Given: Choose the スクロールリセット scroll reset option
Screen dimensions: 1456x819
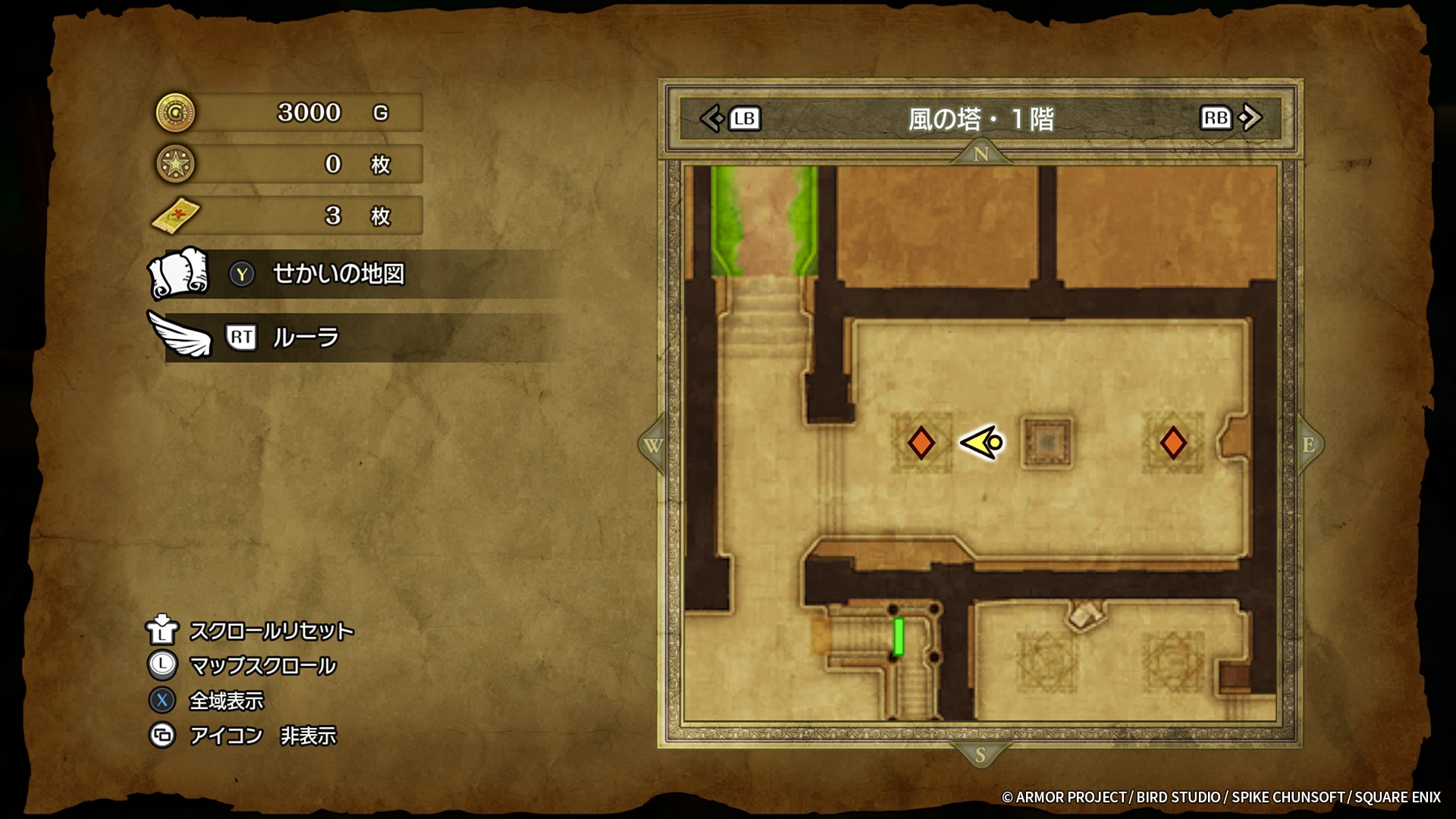Looking at the screenshot, I should [x=271, y=631].
